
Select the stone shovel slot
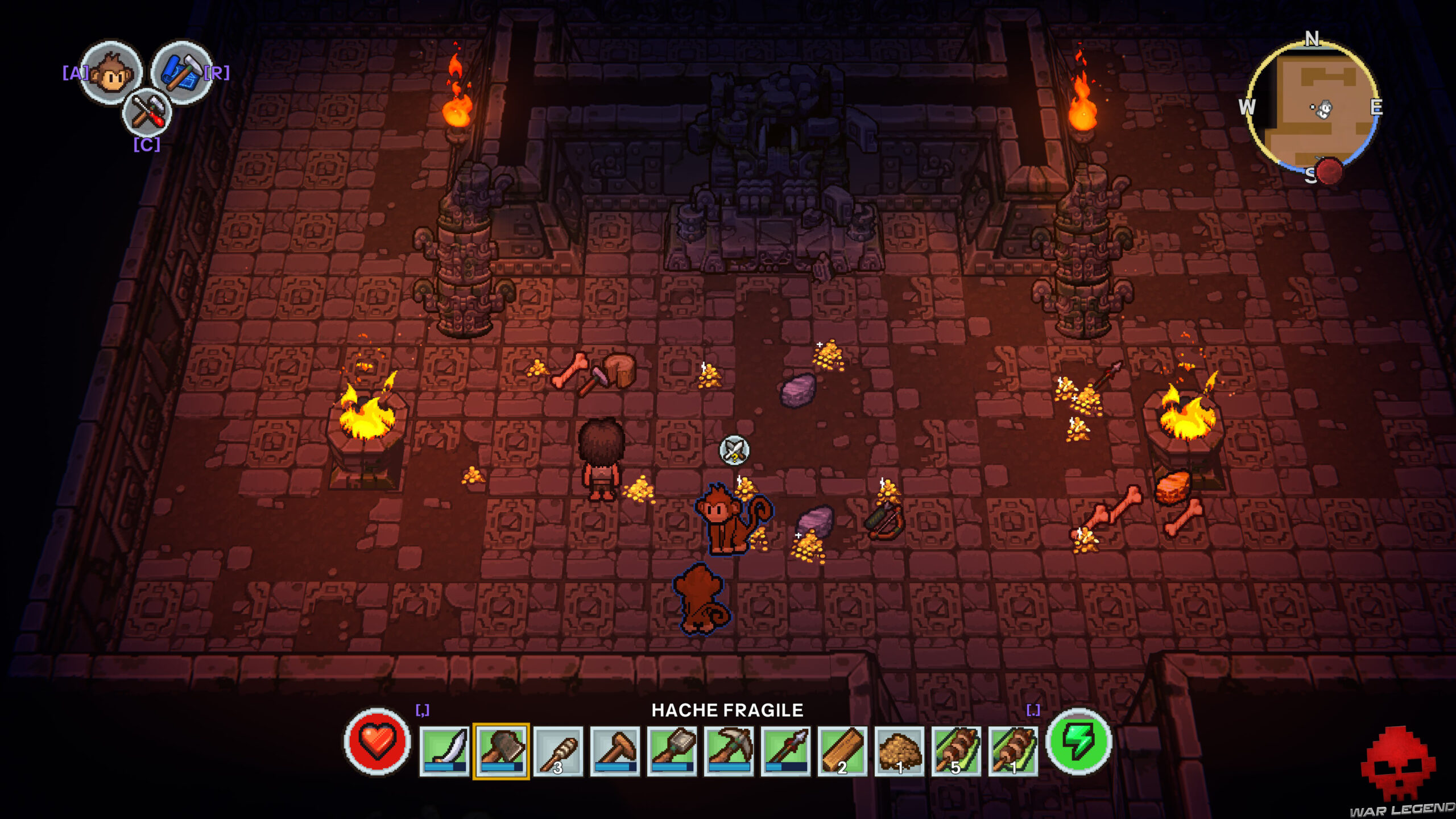click(672, 751)
